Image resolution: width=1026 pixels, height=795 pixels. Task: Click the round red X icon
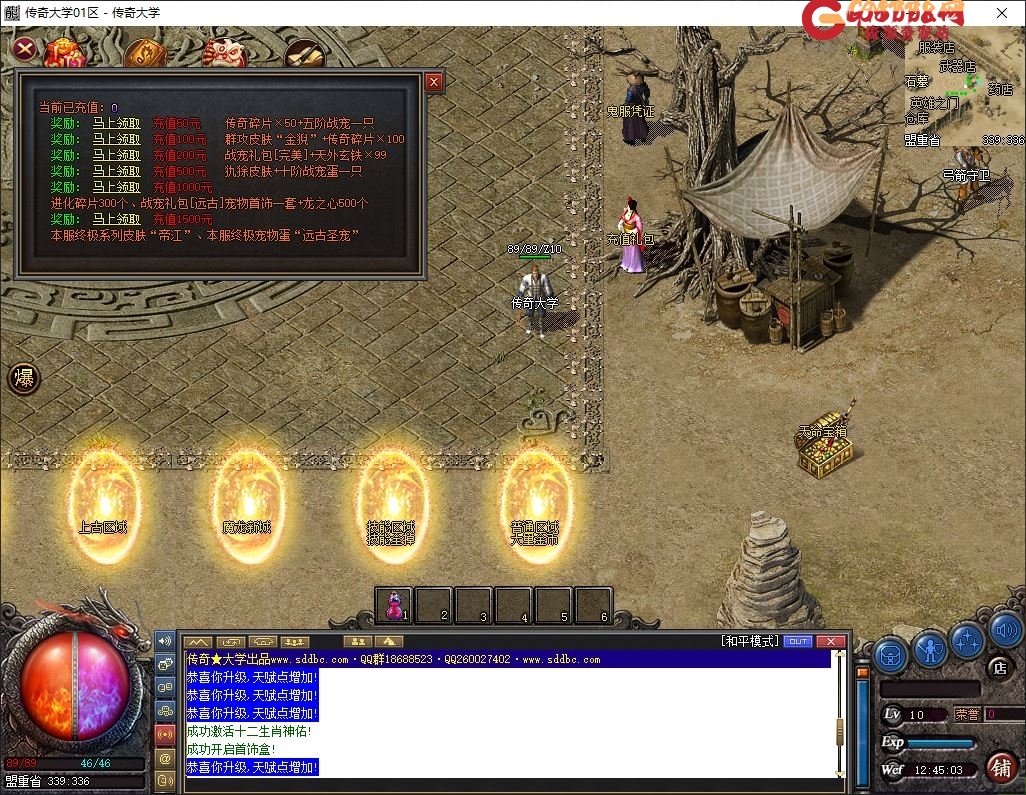pos(24,48)
